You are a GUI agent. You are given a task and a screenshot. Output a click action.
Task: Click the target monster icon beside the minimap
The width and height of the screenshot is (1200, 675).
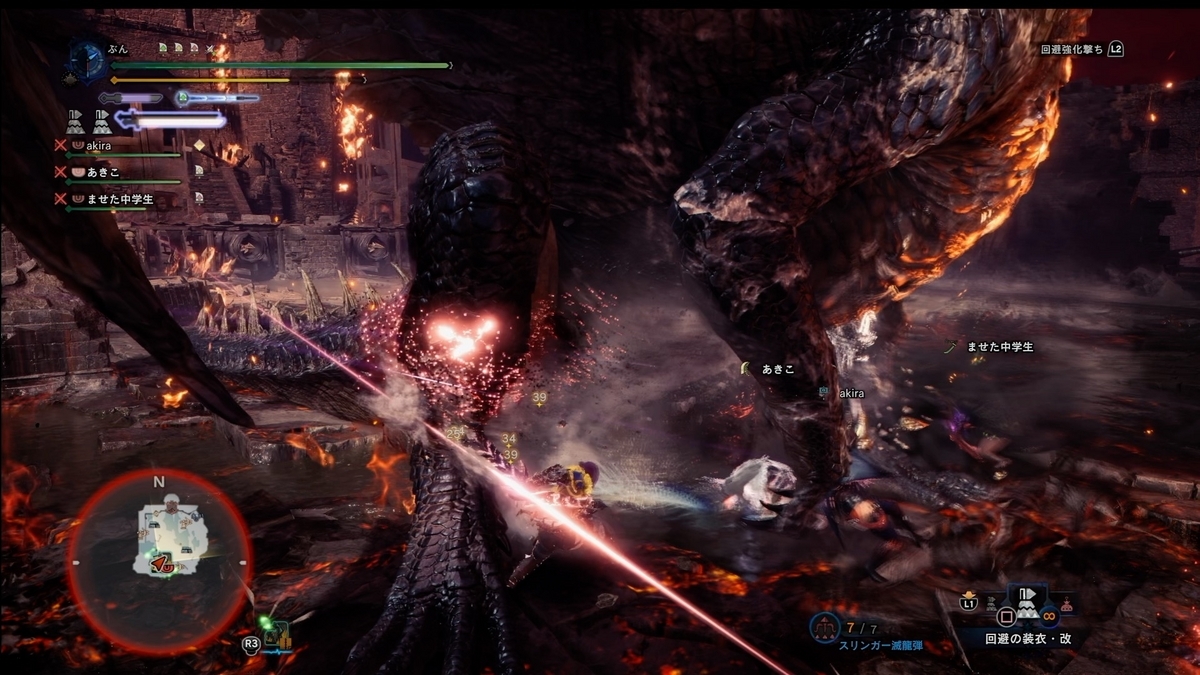tap(278, 634)
